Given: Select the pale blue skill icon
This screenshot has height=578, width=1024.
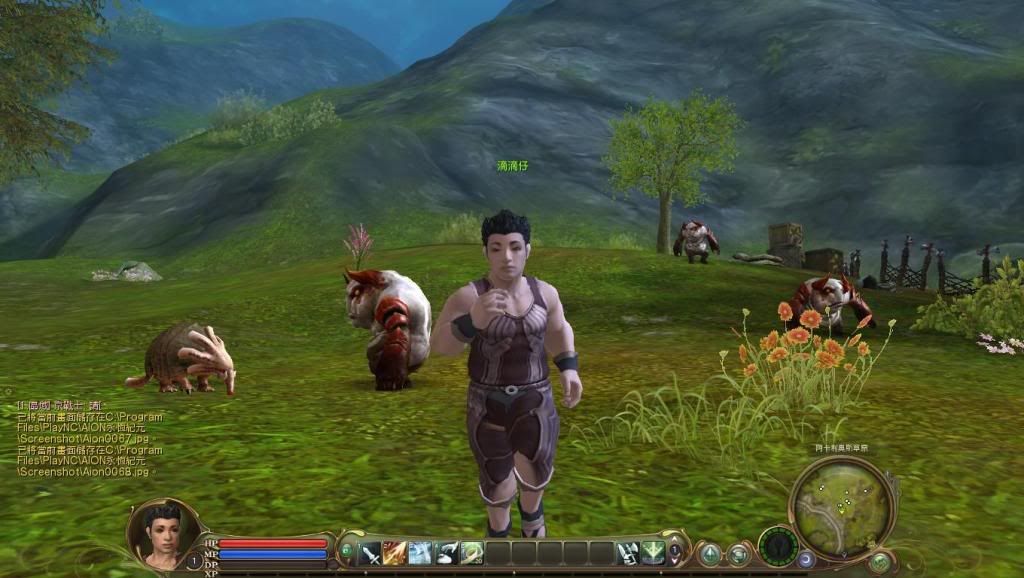Looking at the screenshot, I should point(420,552).
